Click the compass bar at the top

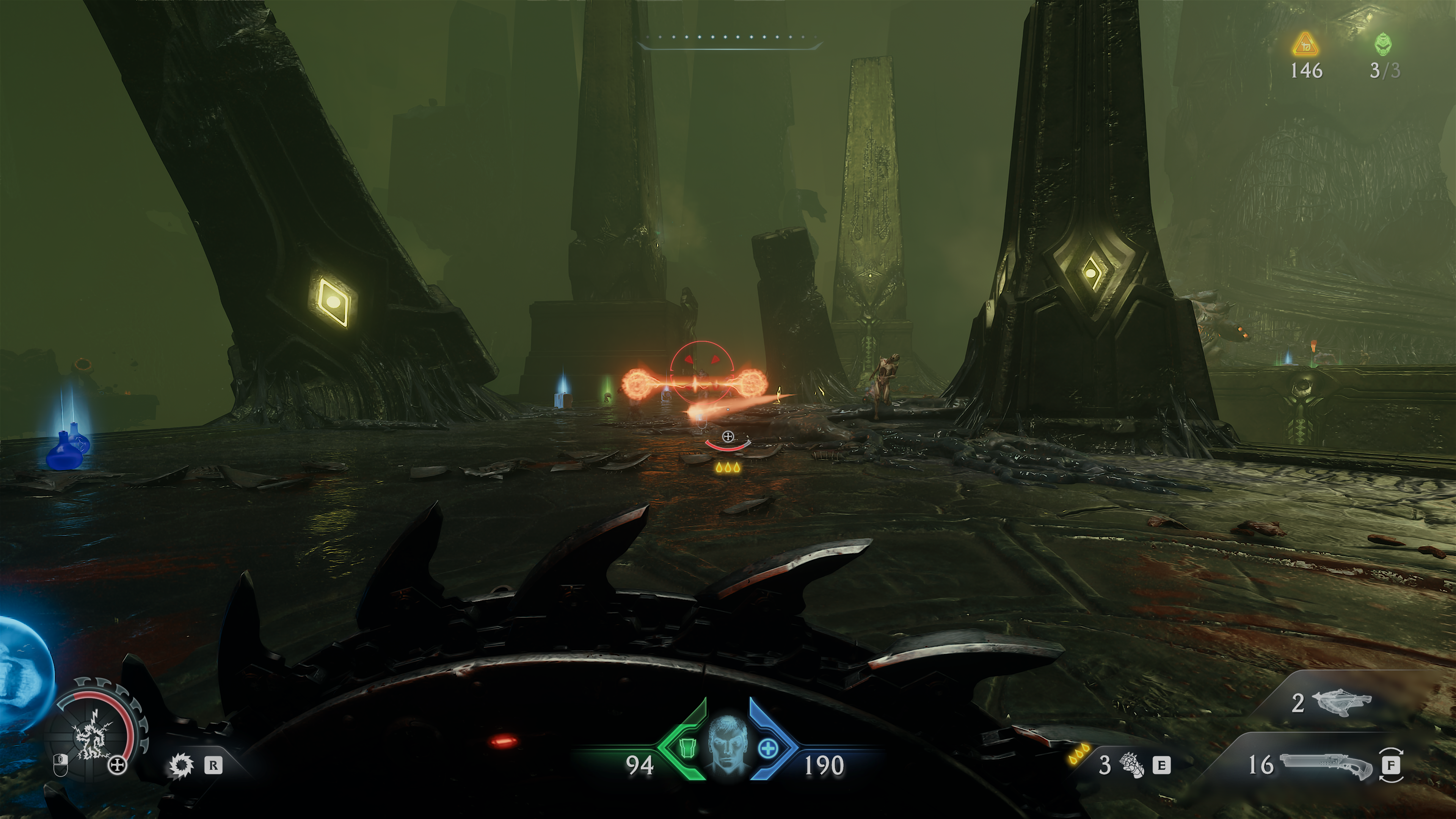728,38
